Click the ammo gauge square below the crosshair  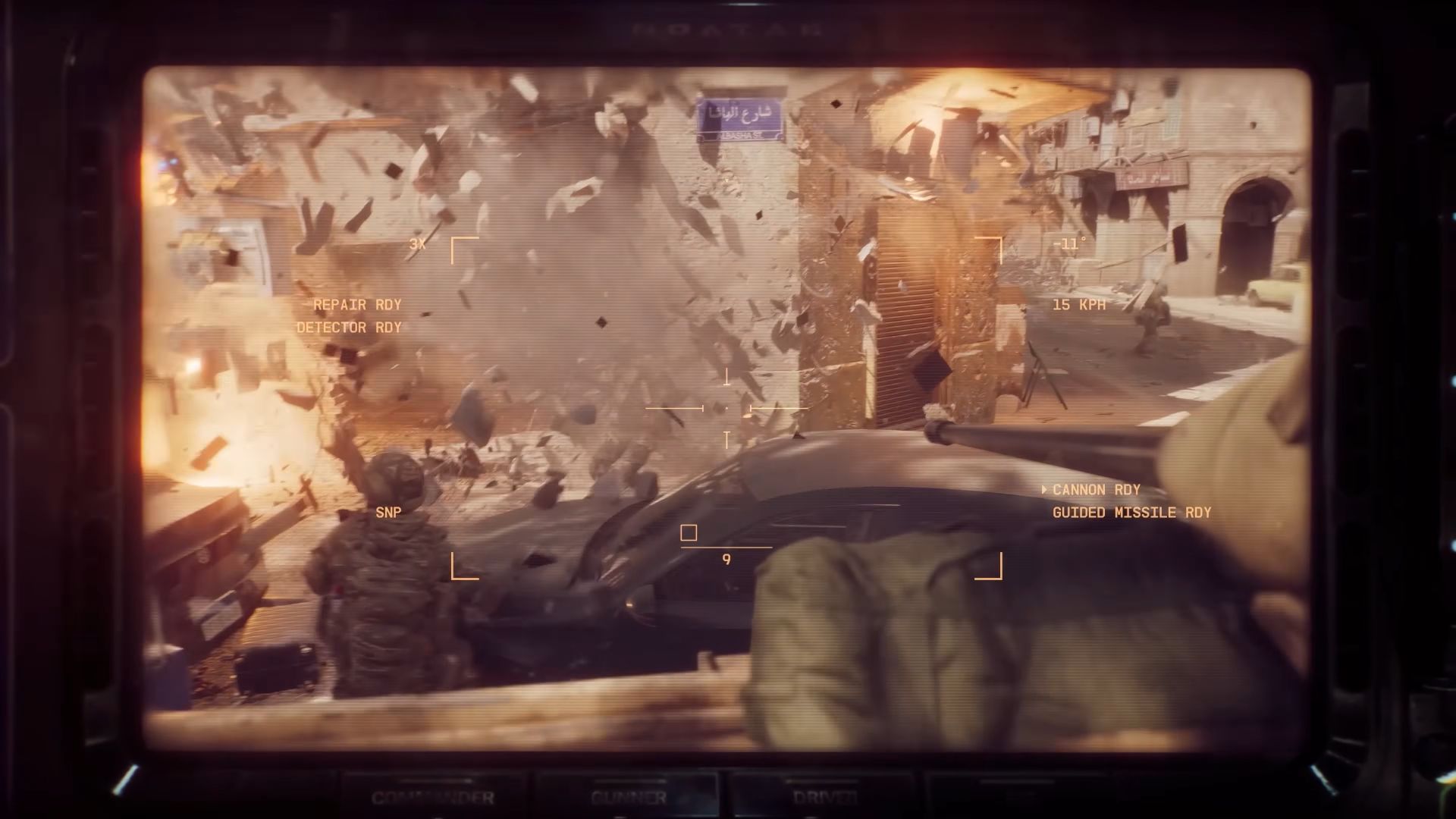(689, 532)
